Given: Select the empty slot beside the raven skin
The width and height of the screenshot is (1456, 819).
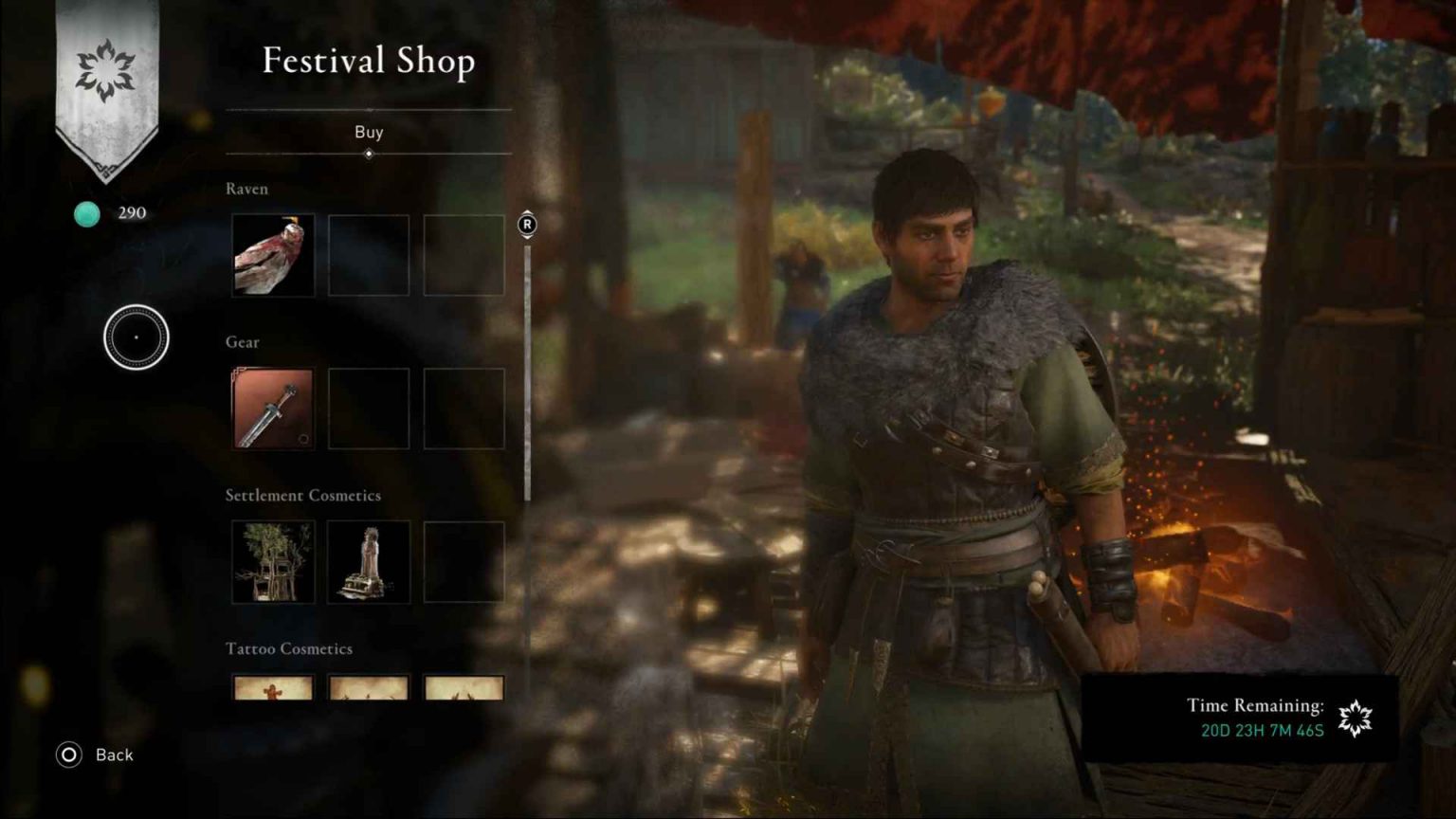Looking at the screenshot, I should coord(368,253).
